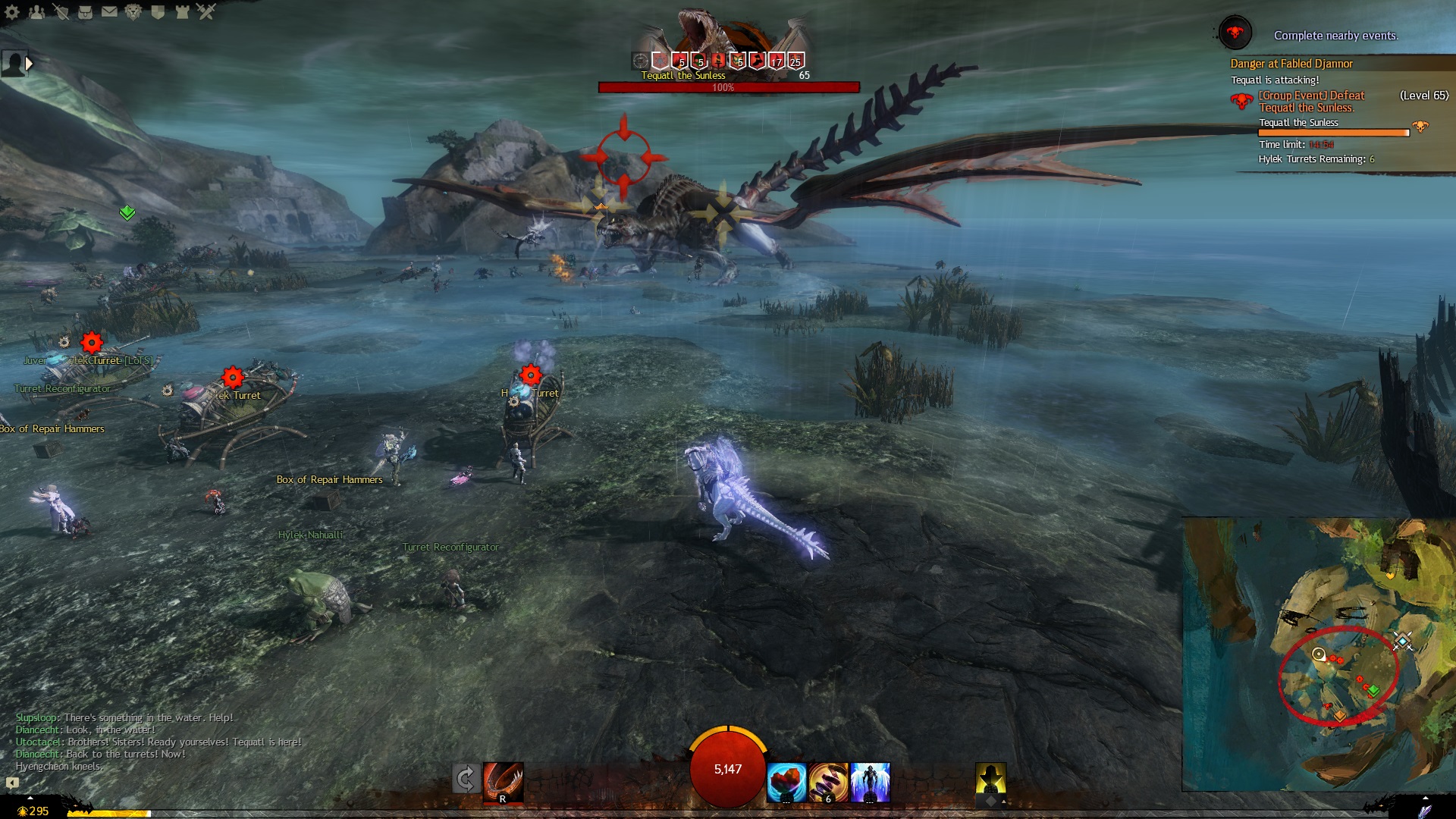1456x819 pixels.
Task: Open the mail envelope icon
Action: [109, 11]
